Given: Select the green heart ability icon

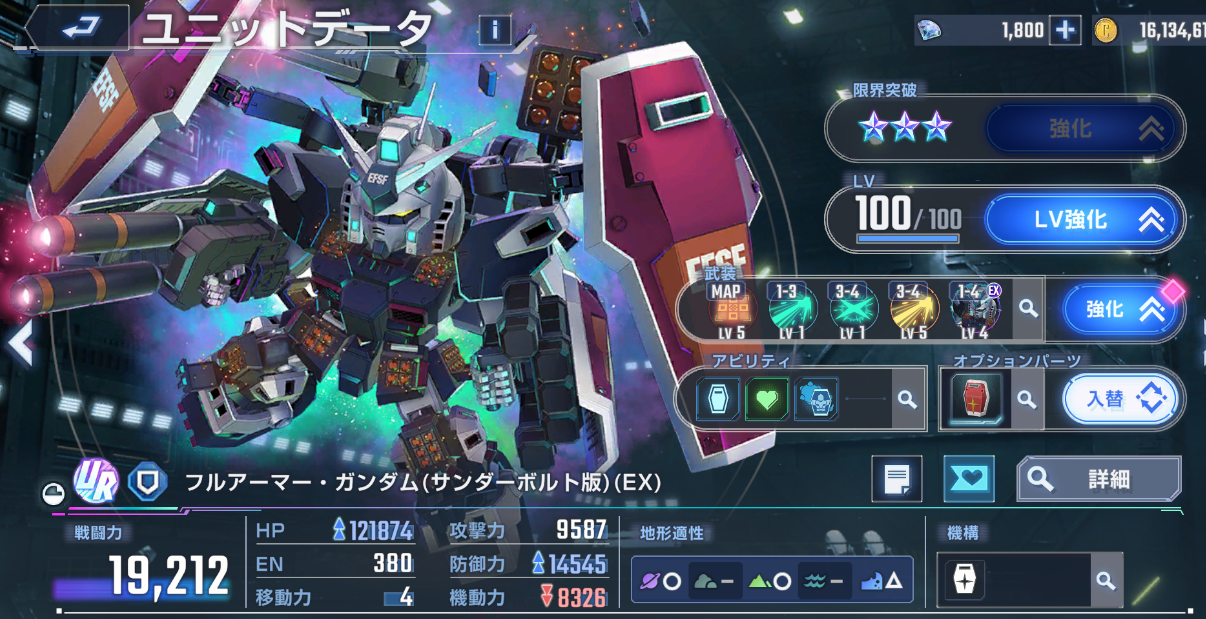Looking at the screenshot, I should [767, 399].
